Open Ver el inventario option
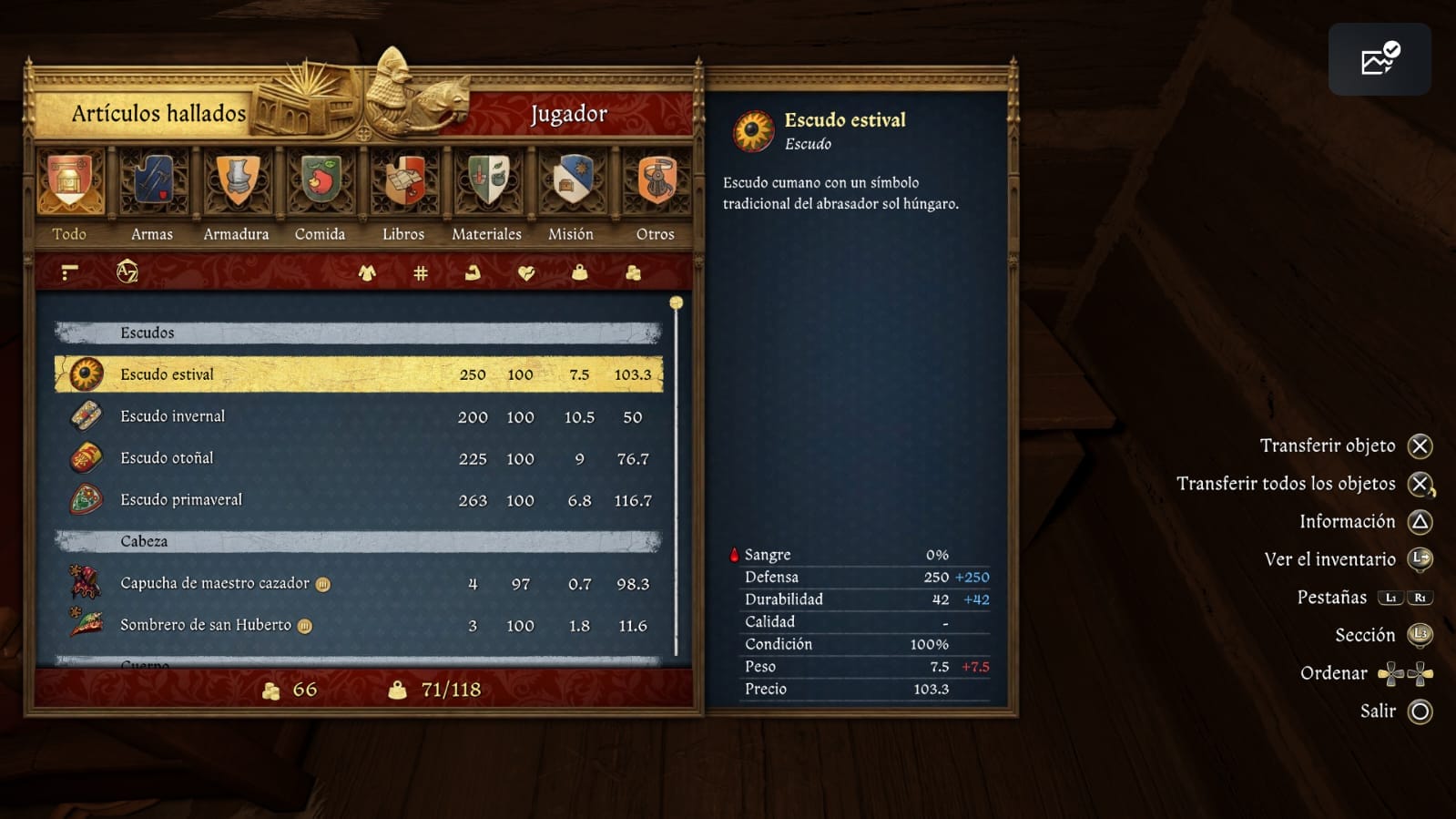Screen dimensions: 1456x819 (x=1339, y=558)
